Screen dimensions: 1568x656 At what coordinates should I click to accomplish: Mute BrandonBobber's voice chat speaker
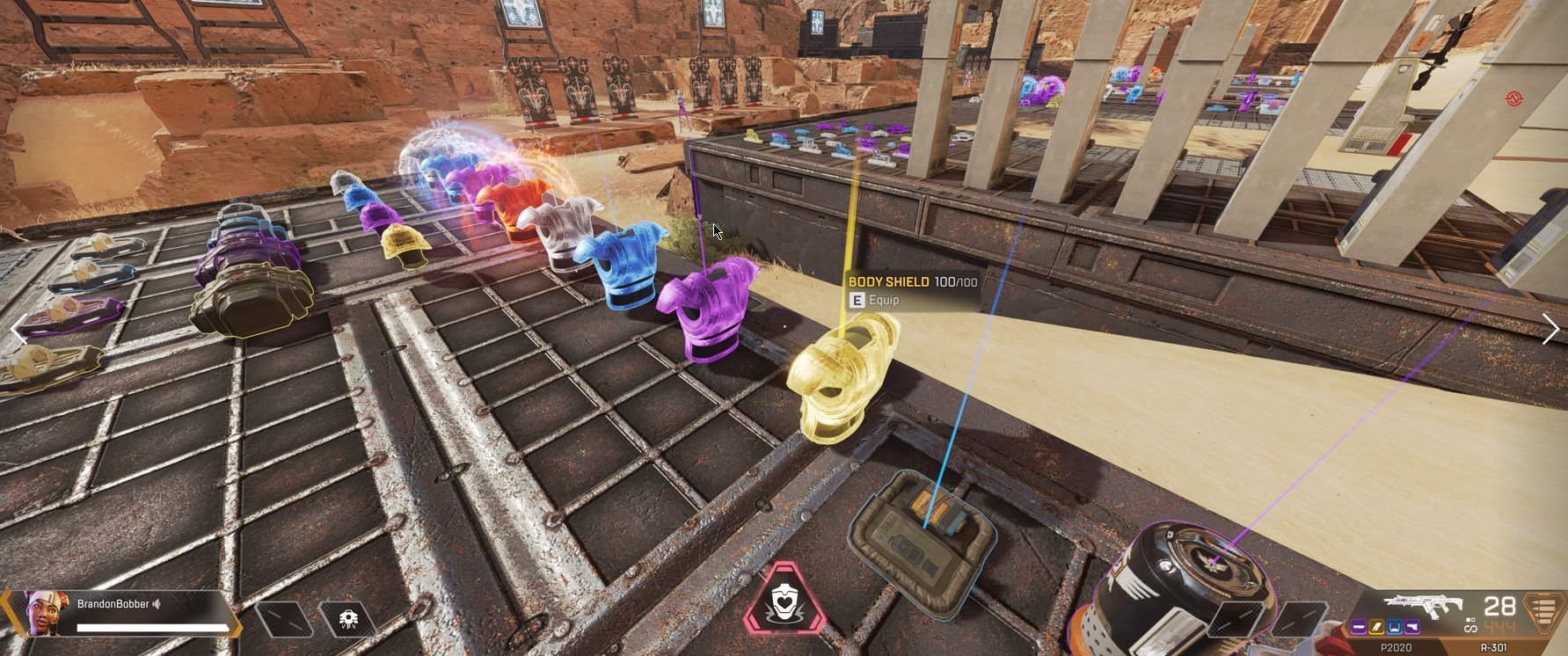tap(156, 605)
